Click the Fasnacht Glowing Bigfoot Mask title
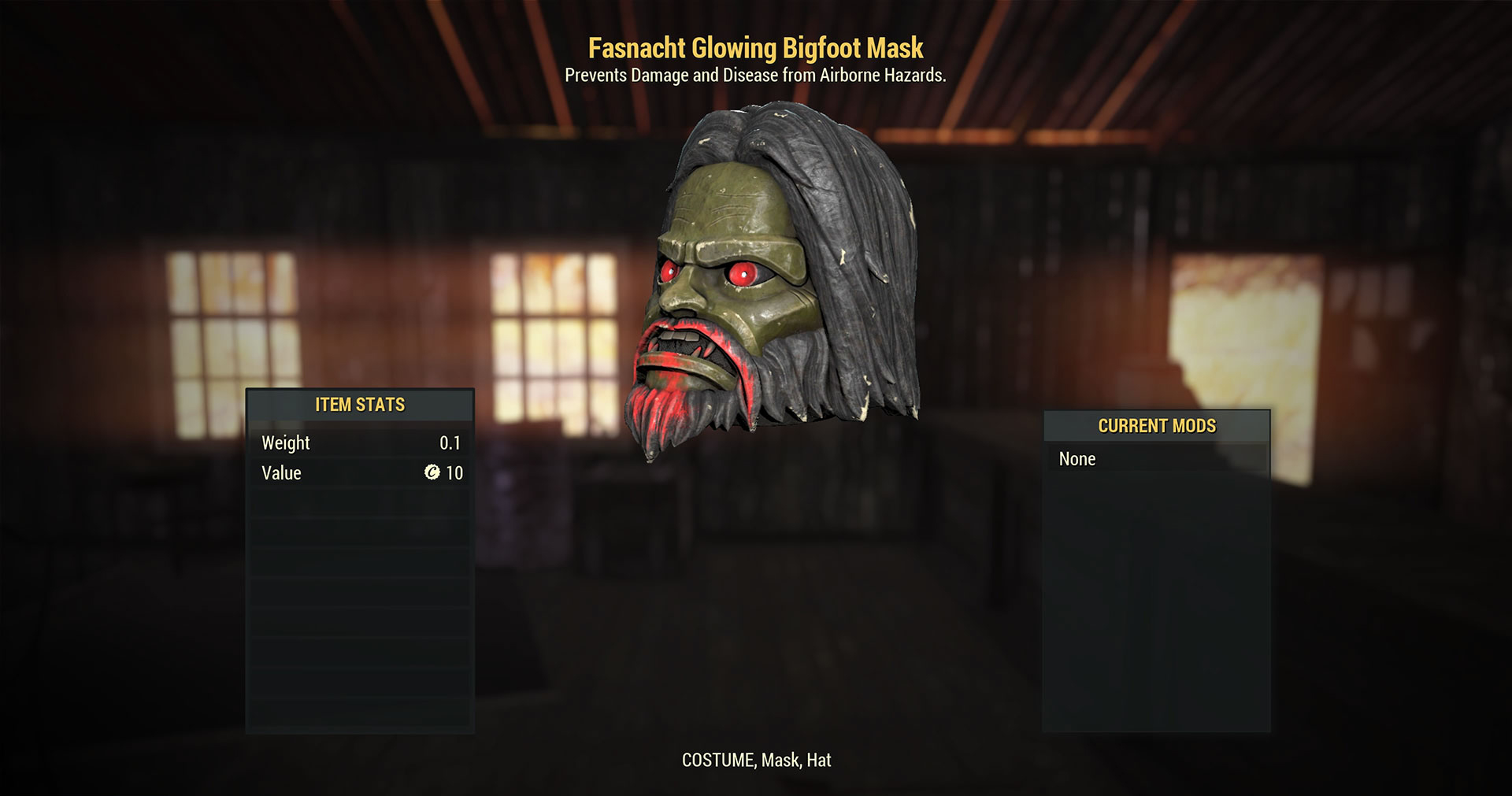 pos(755,48)
